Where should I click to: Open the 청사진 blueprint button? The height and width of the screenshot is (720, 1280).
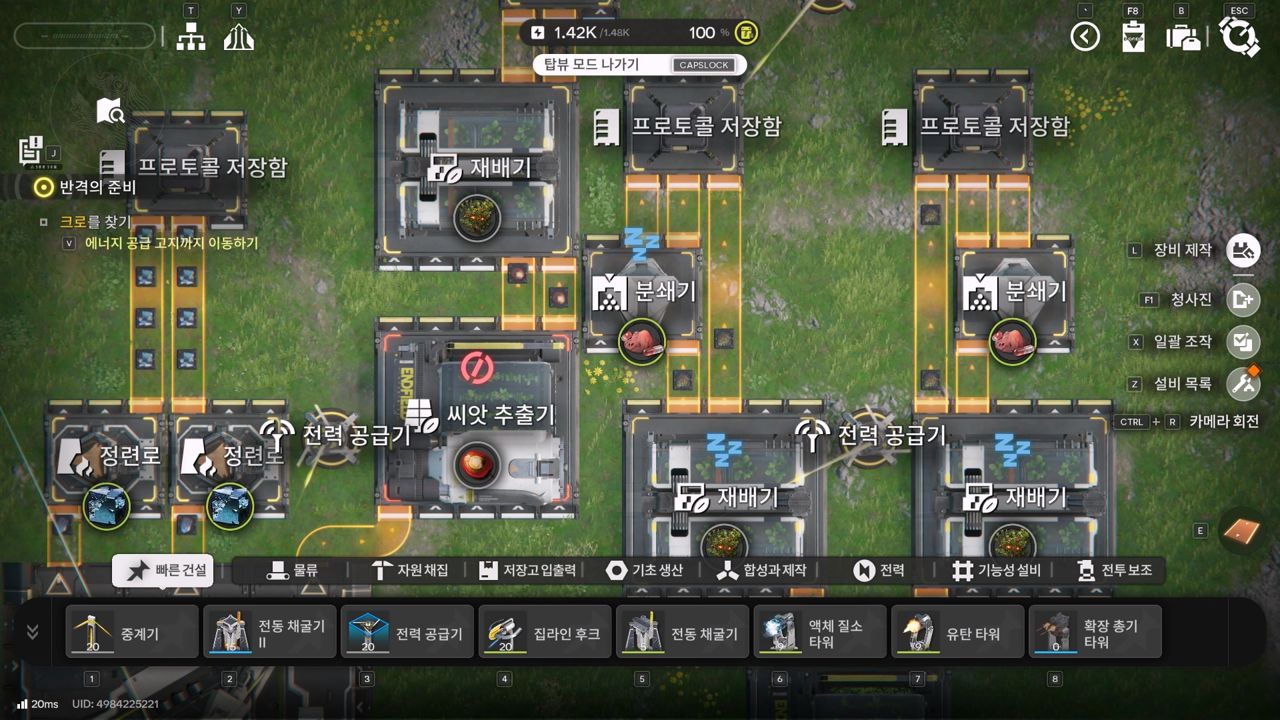click(1243, 299)
